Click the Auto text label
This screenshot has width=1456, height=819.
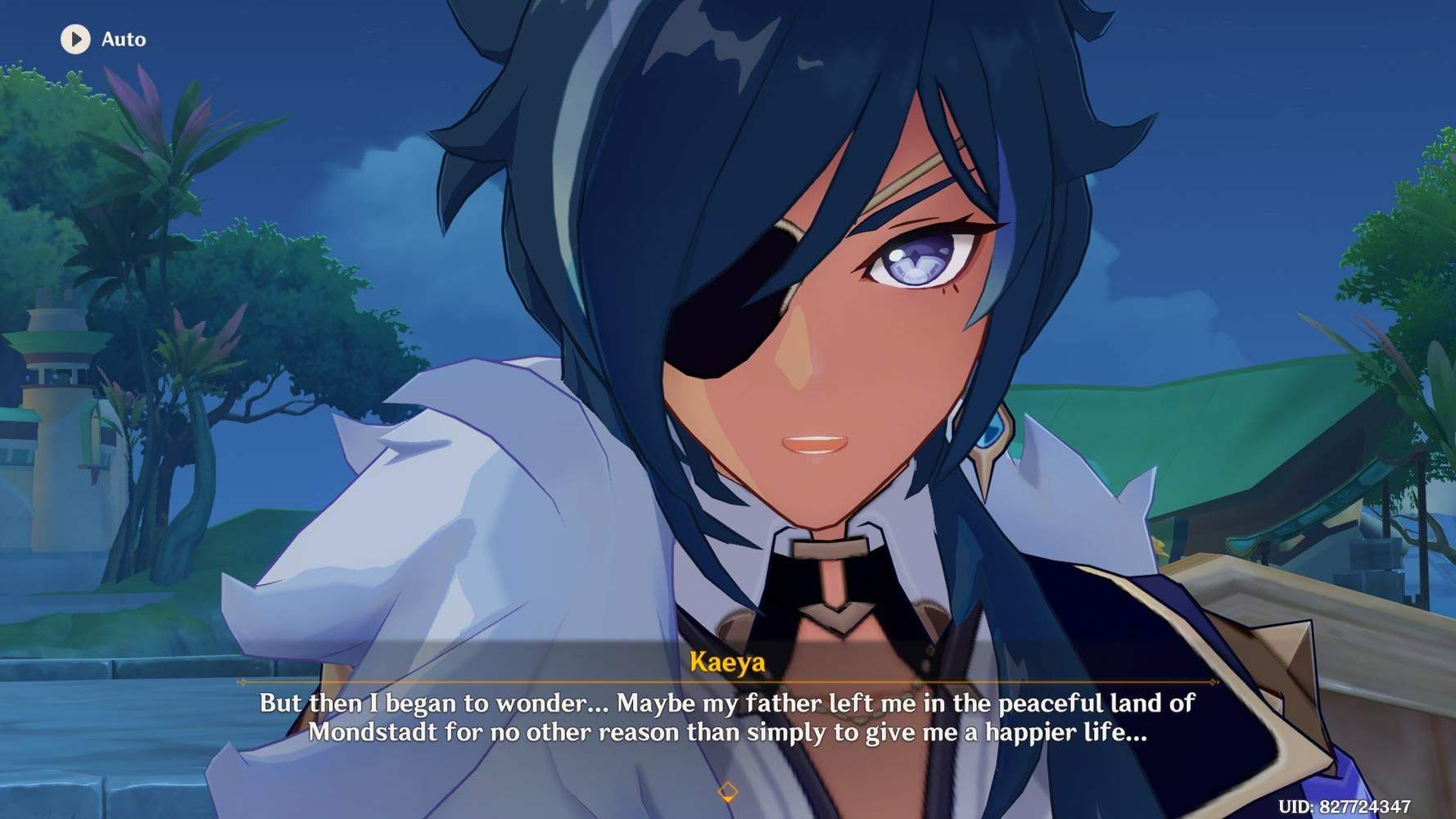[123, 38]
